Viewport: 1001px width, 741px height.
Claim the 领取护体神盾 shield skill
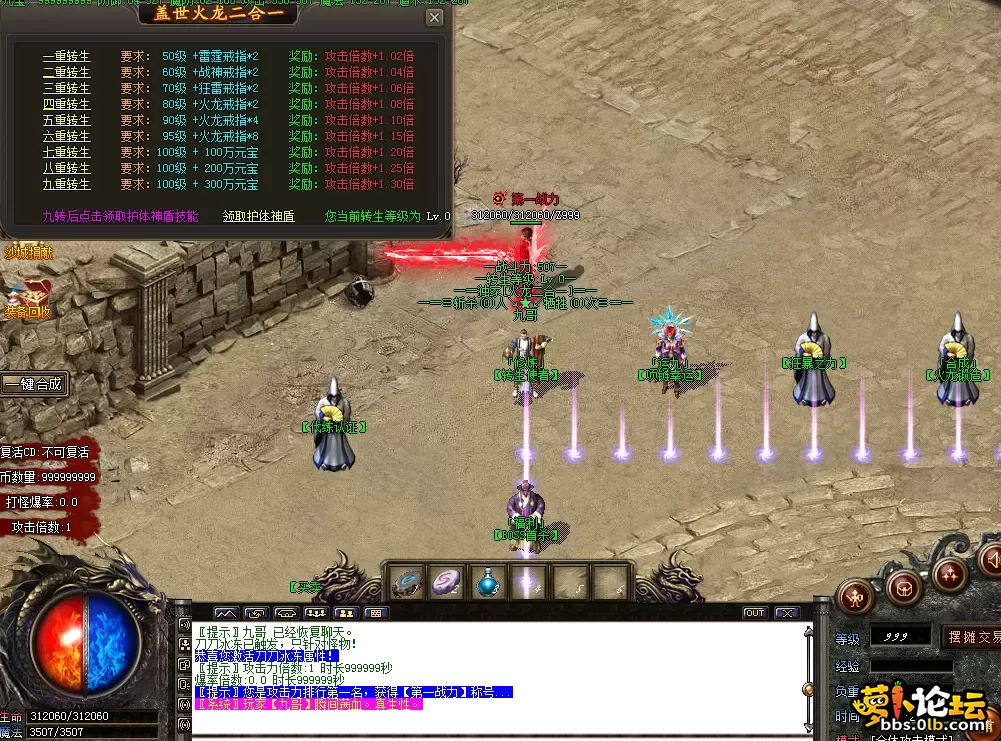pyautogui.click(x=258, y=216)
